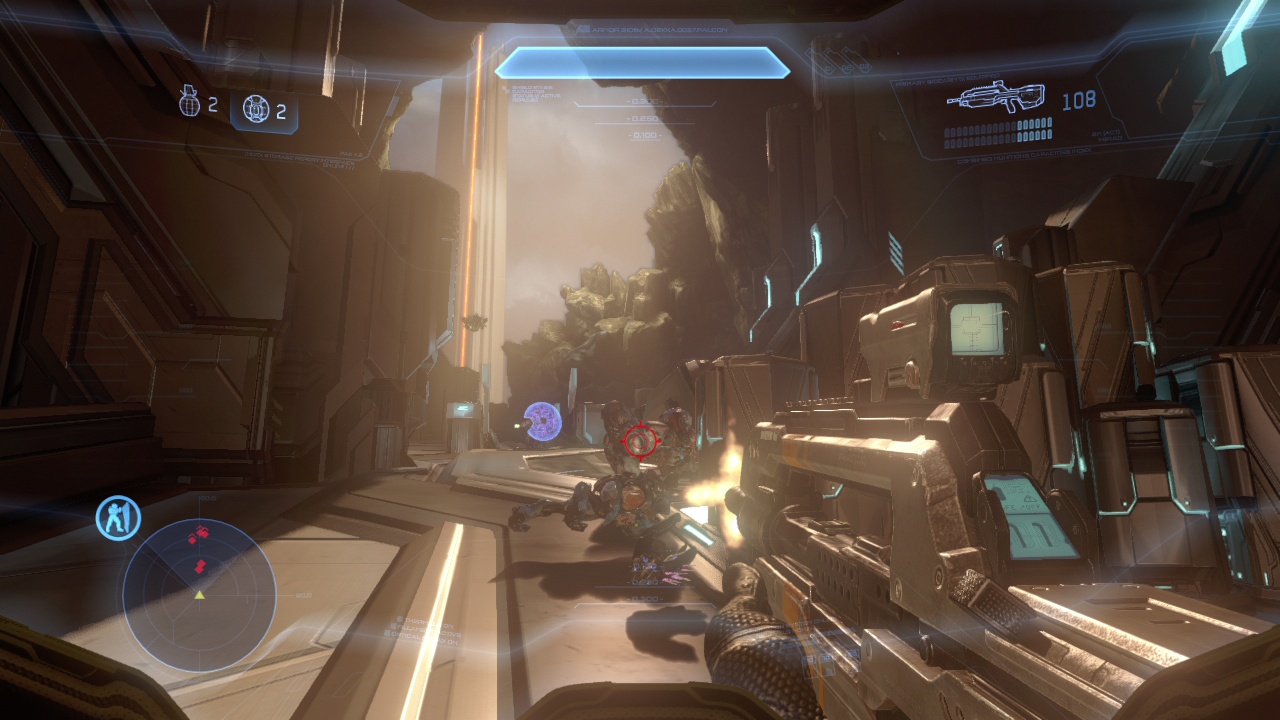The width and height of the screenshot is (1280, 720).
Task: Activate the armor ability icon above radar
Action: tap(118, 518)
